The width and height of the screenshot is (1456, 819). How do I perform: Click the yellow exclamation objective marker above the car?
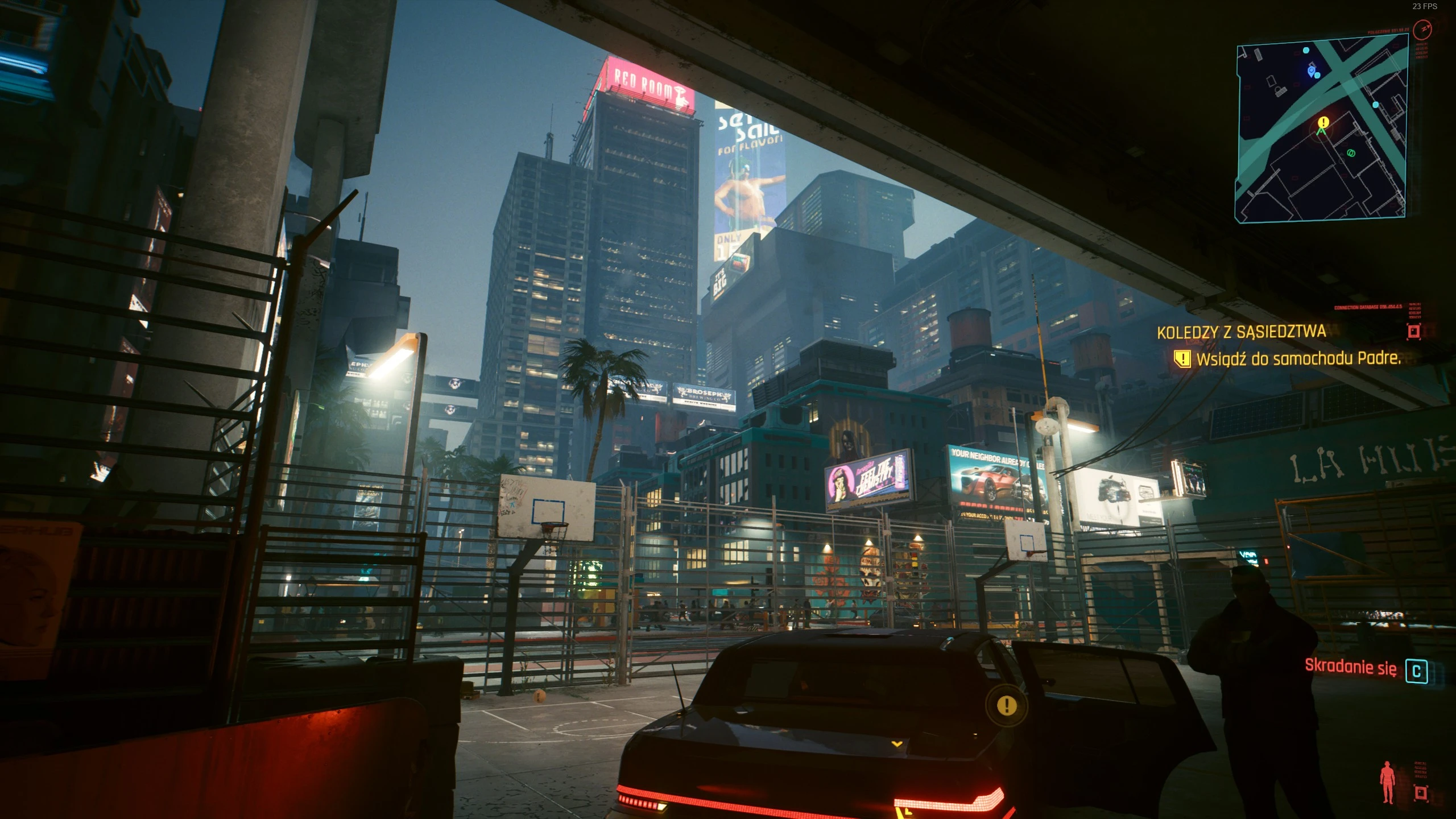point(1007,706)
